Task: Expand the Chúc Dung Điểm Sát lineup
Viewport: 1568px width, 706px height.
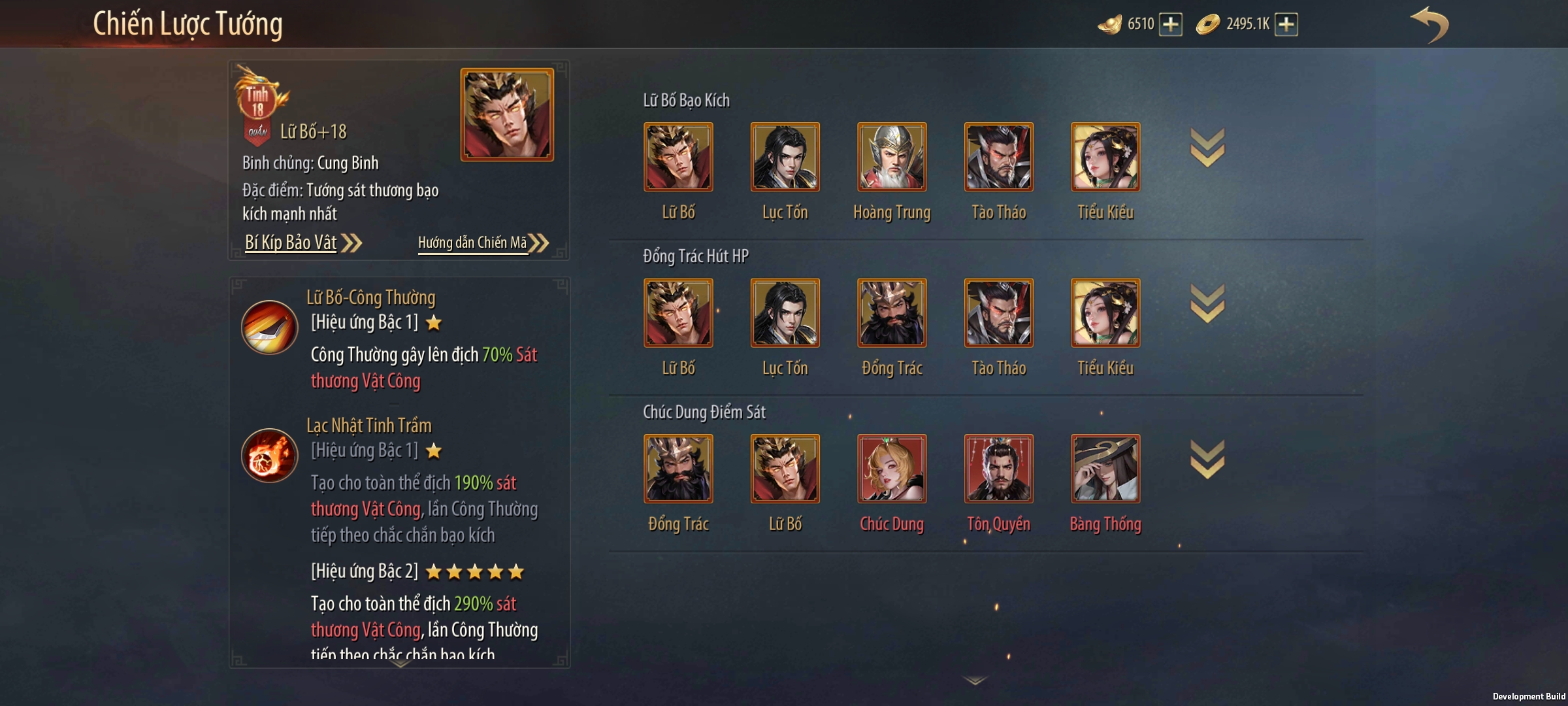Action: pos(1207,460)
